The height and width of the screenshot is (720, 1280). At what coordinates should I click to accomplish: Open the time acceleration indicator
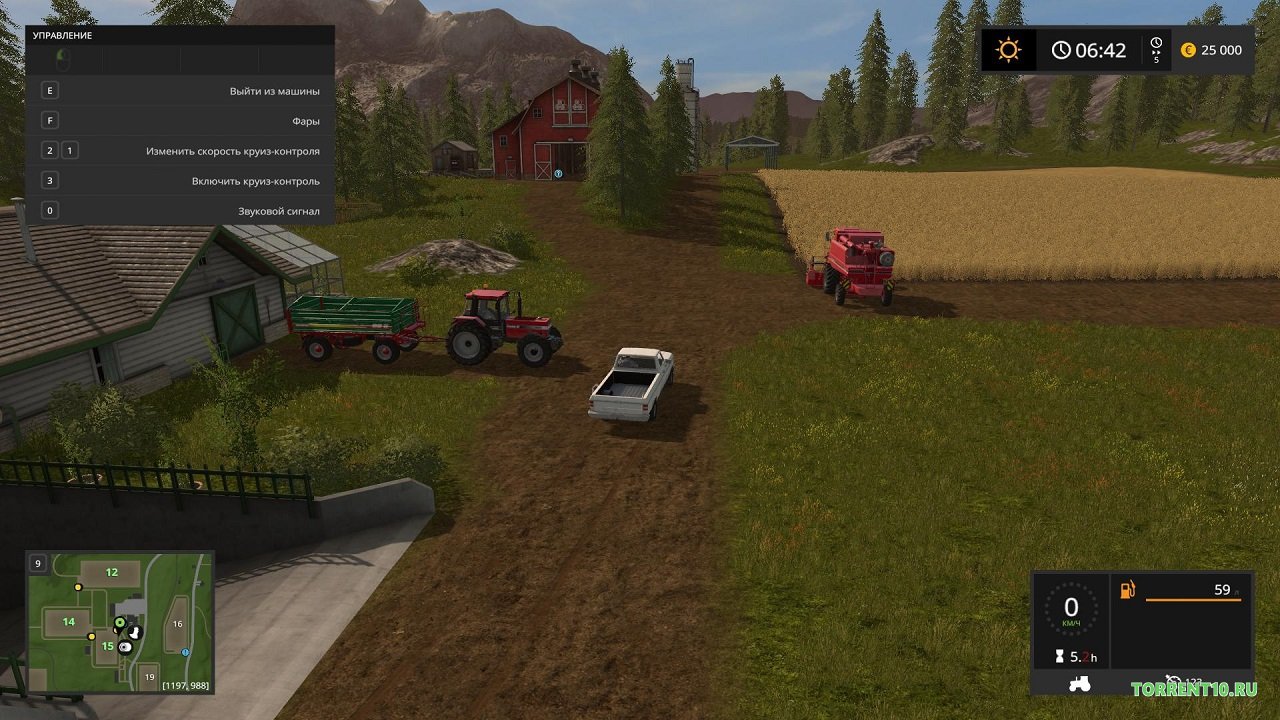pyautogui.click(x=1156, y=50)
